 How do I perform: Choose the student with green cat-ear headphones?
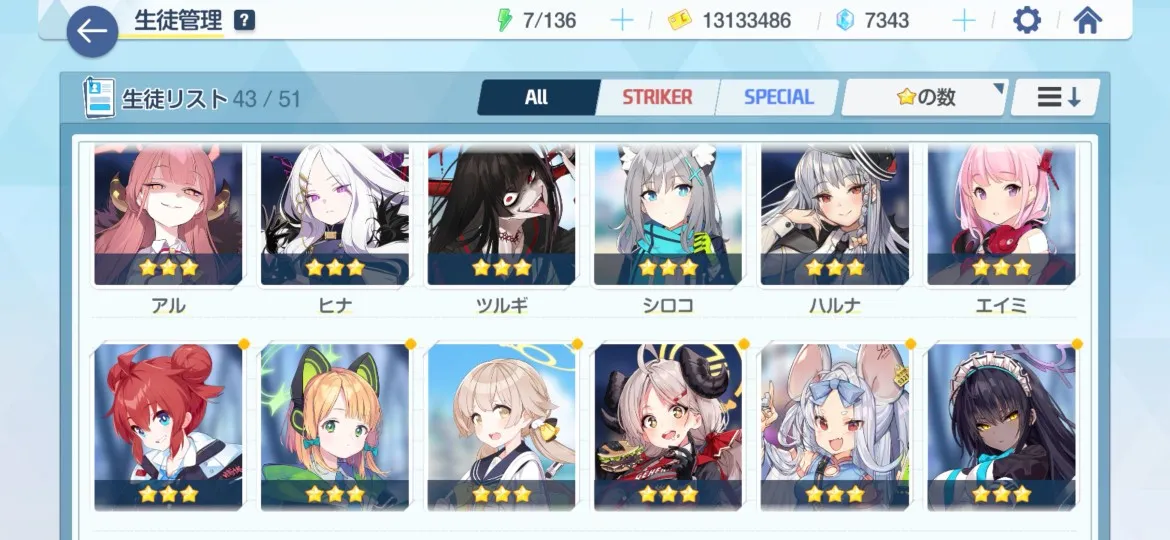coord(335,427)
